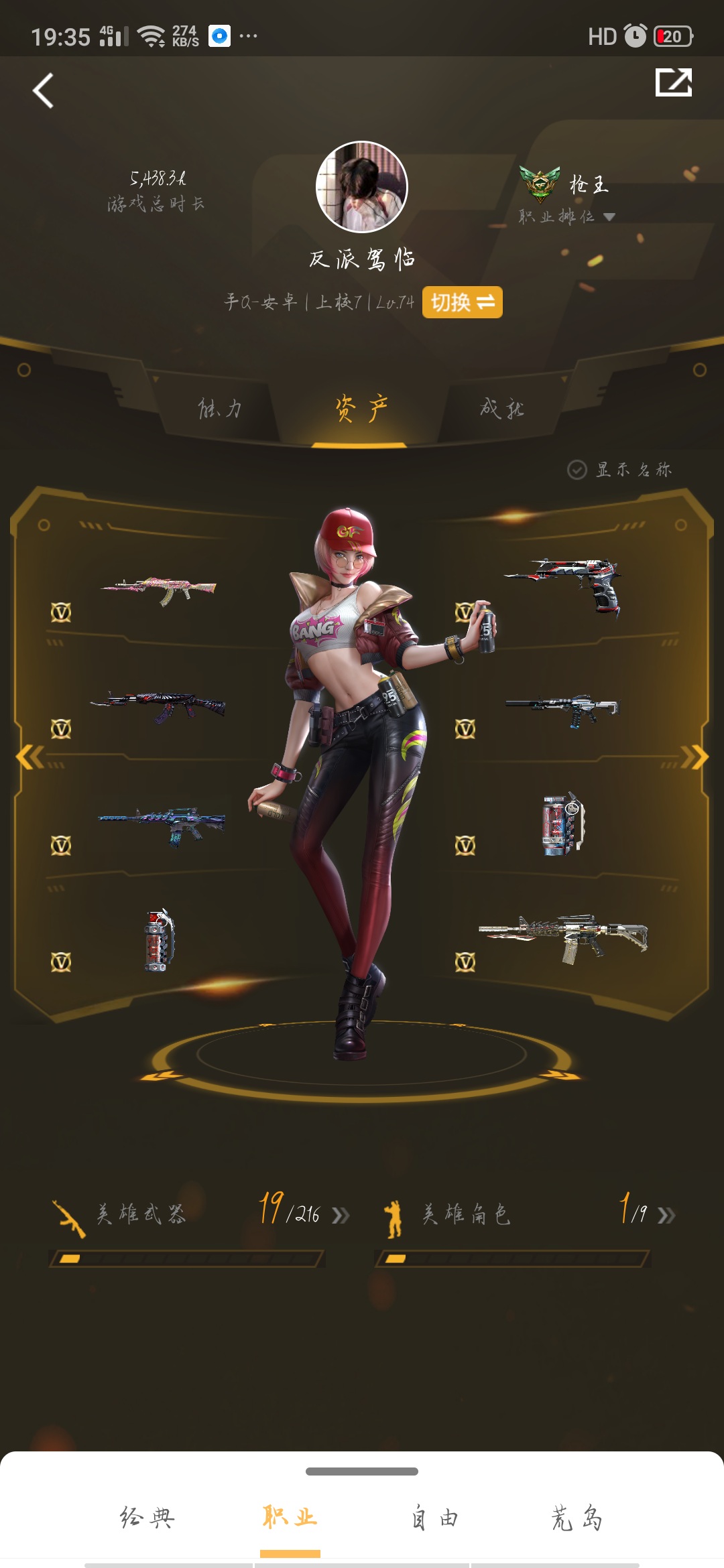
Task: Open the 英雄角色 collection list
Action: click(527, 1214)
